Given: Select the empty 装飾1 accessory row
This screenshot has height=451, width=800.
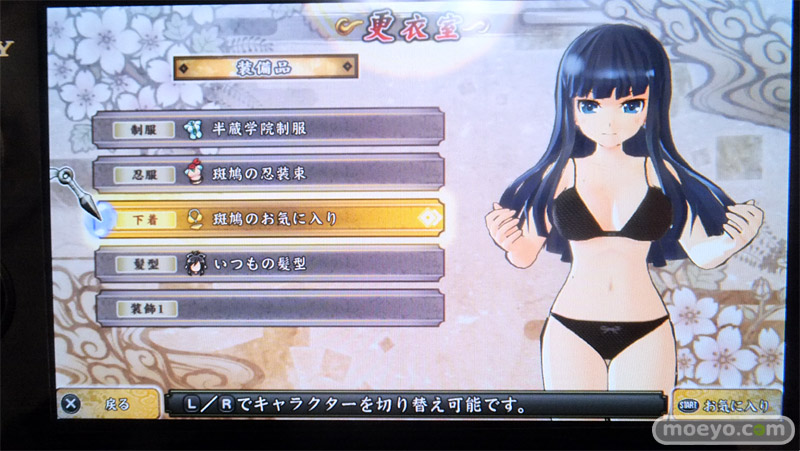Looking at the screenshot, I should point(268,308).
